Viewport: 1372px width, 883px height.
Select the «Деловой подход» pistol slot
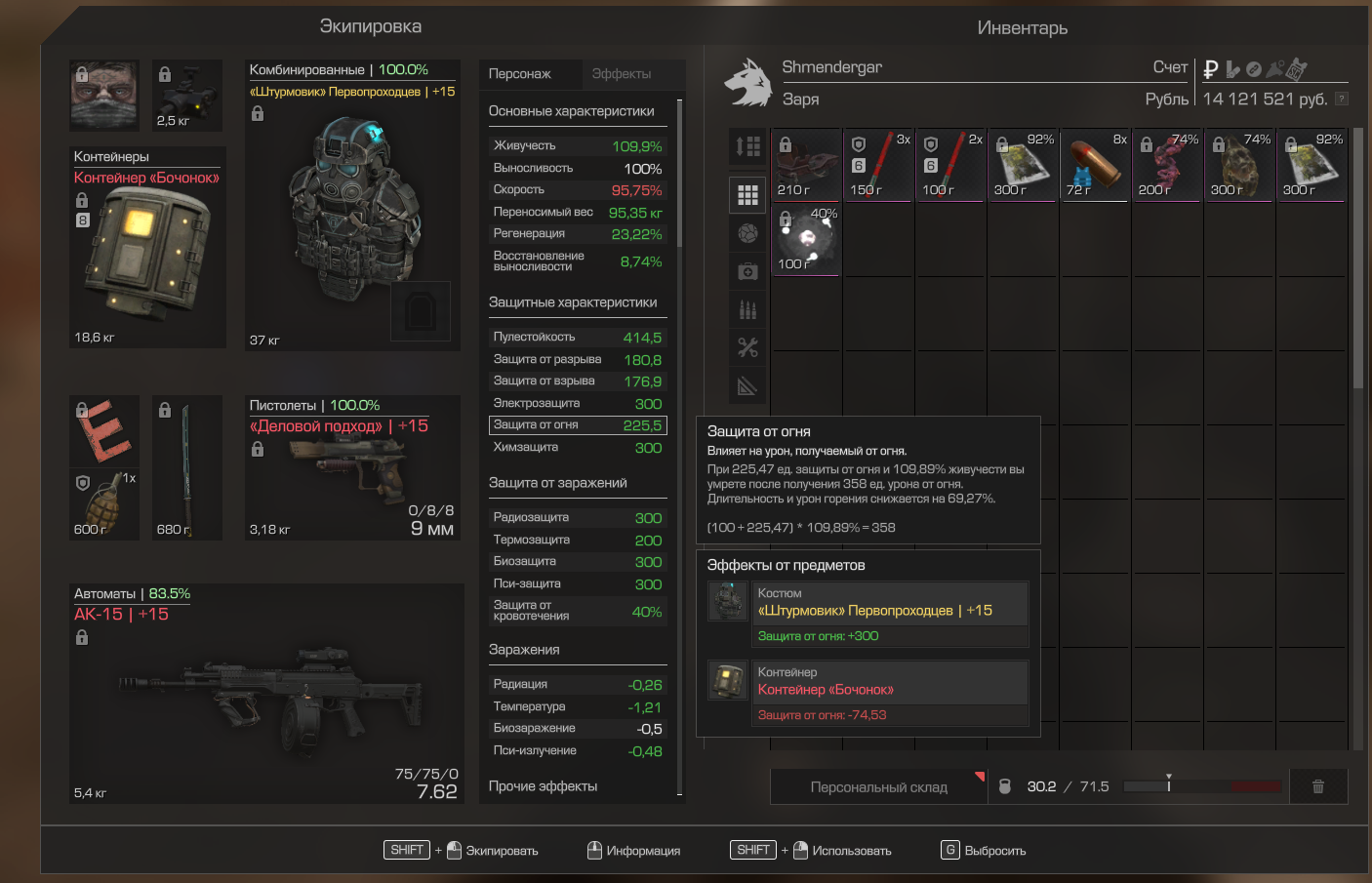coord(352,466)
